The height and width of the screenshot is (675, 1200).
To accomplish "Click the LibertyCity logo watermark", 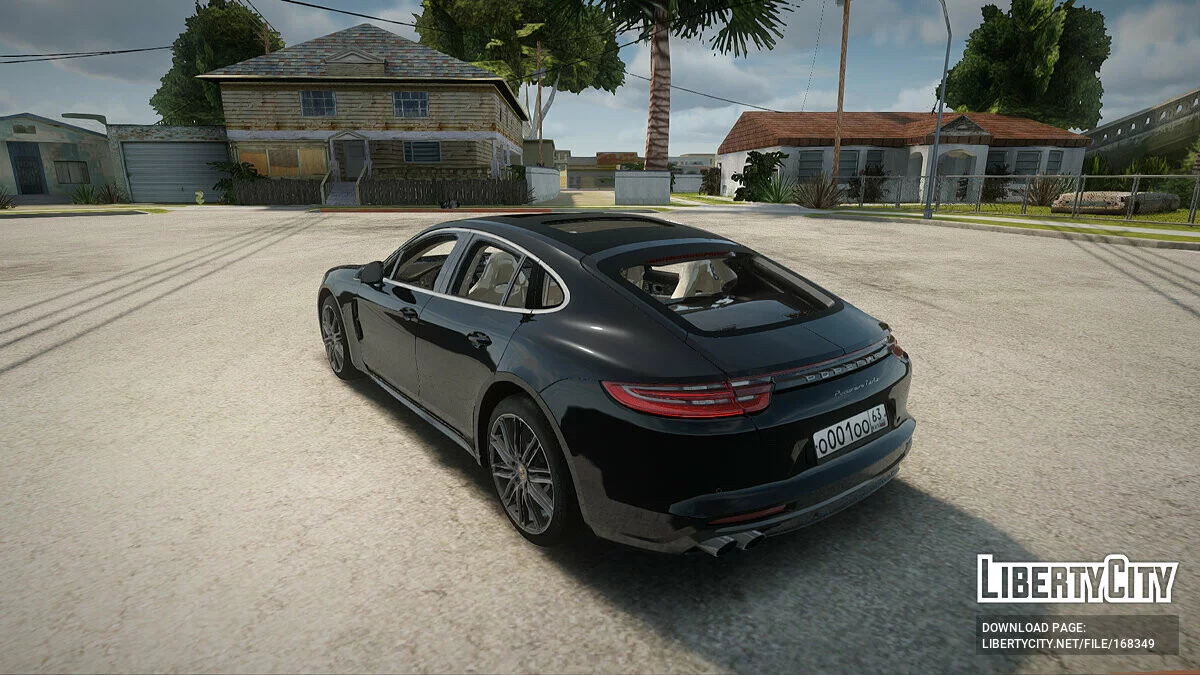I will [1077, 579].
